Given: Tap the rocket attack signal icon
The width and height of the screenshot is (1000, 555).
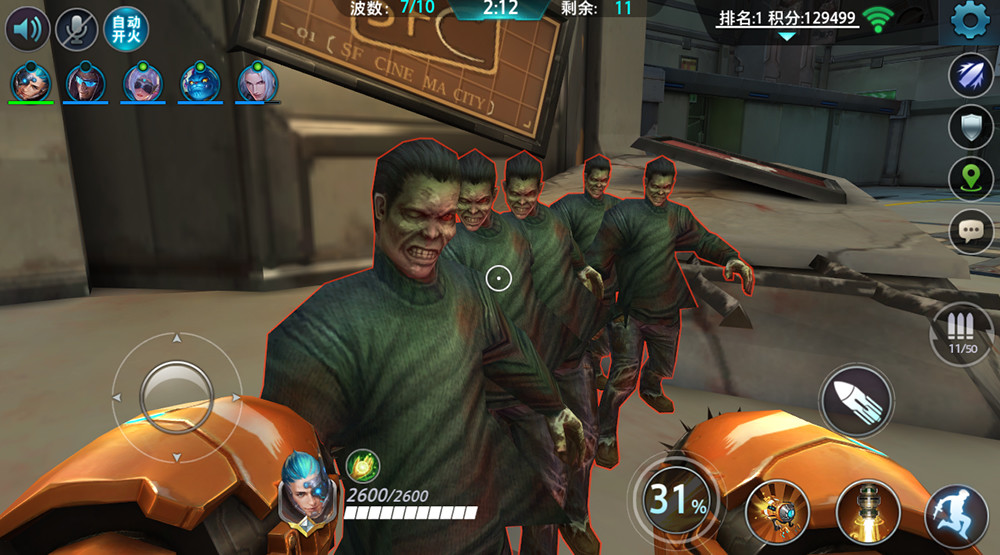Looking at the screenshot, I should pos(970,76).
